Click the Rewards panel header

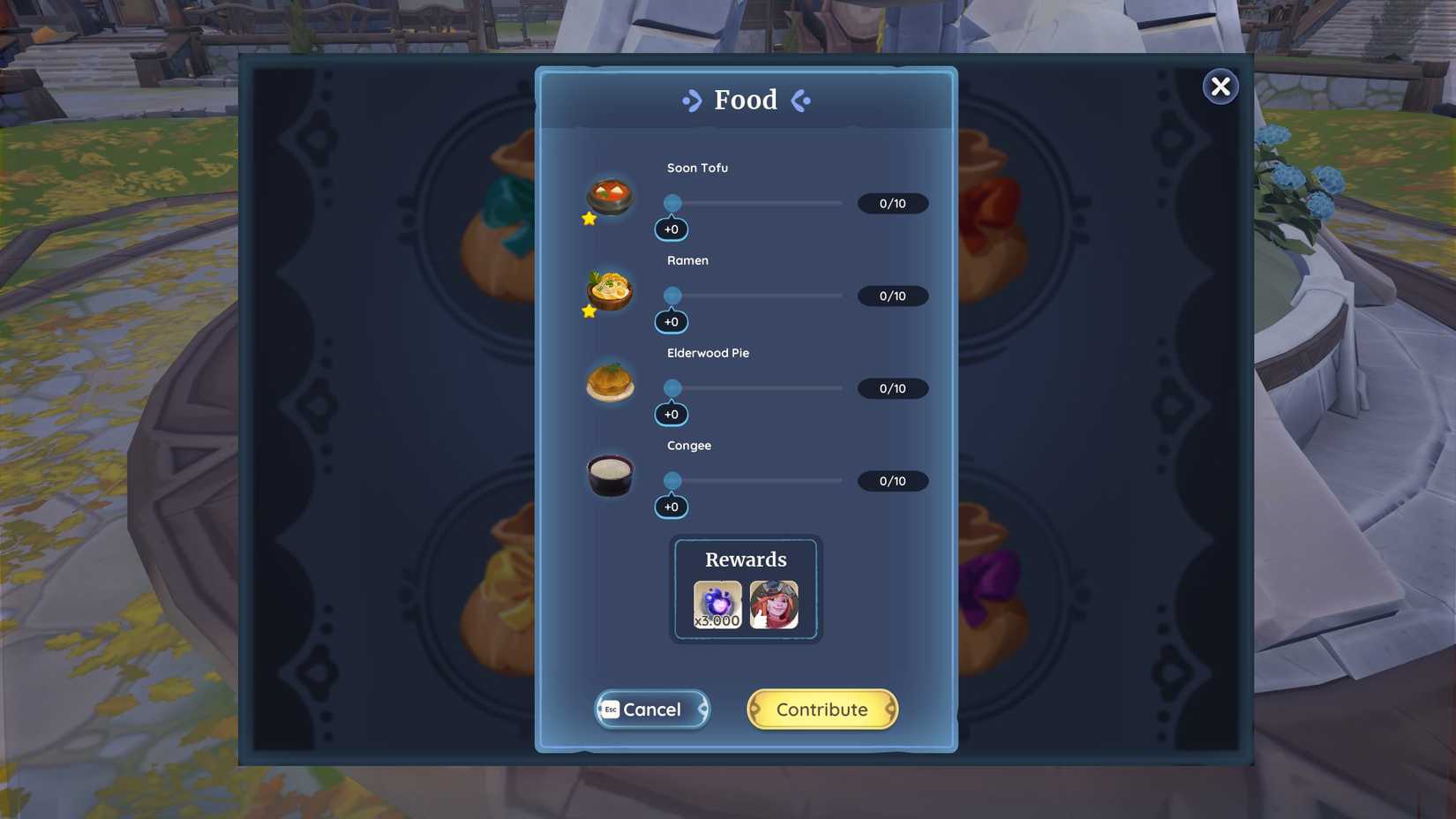point(745,559)
